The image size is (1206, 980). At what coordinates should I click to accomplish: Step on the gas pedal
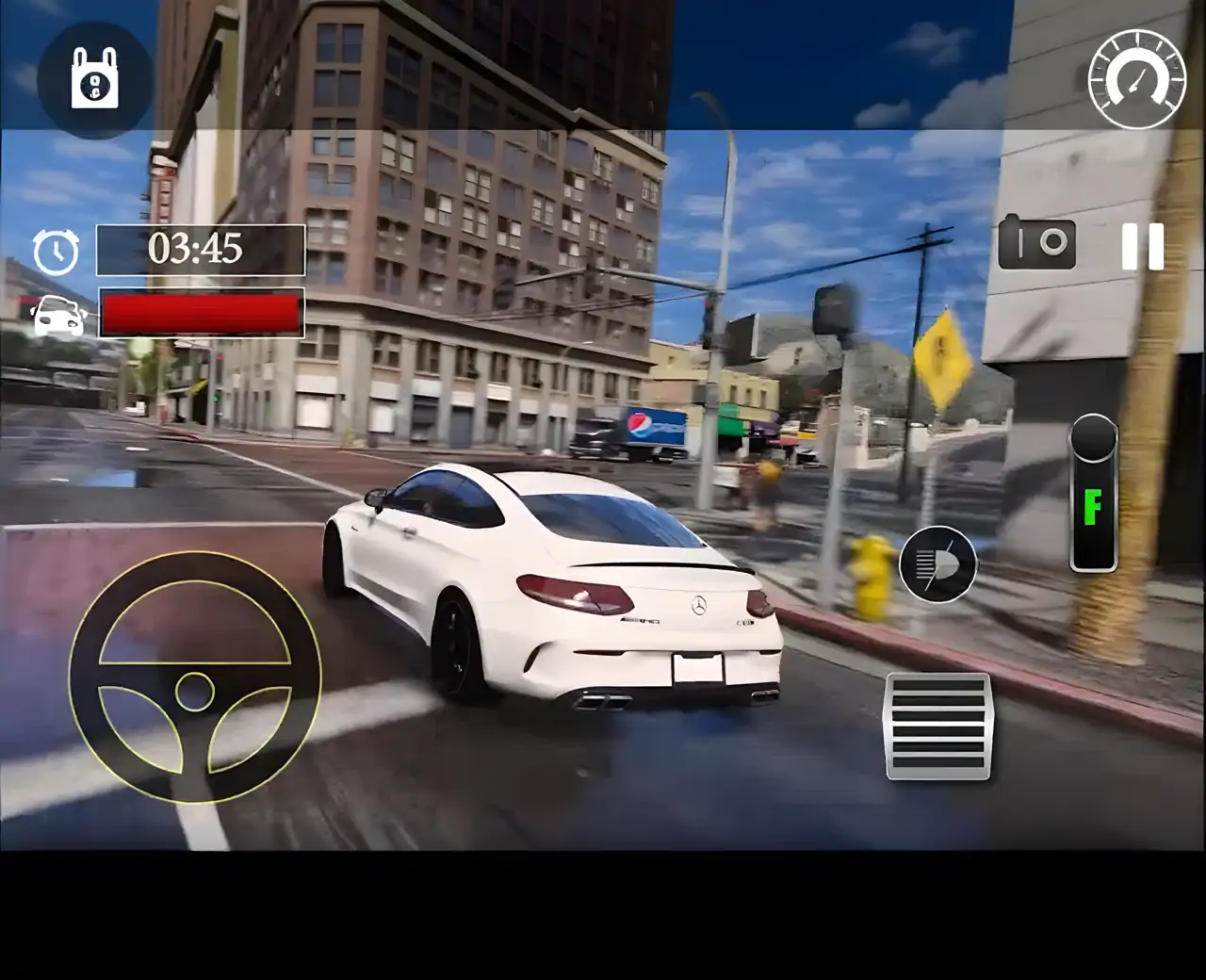[938, 726]
